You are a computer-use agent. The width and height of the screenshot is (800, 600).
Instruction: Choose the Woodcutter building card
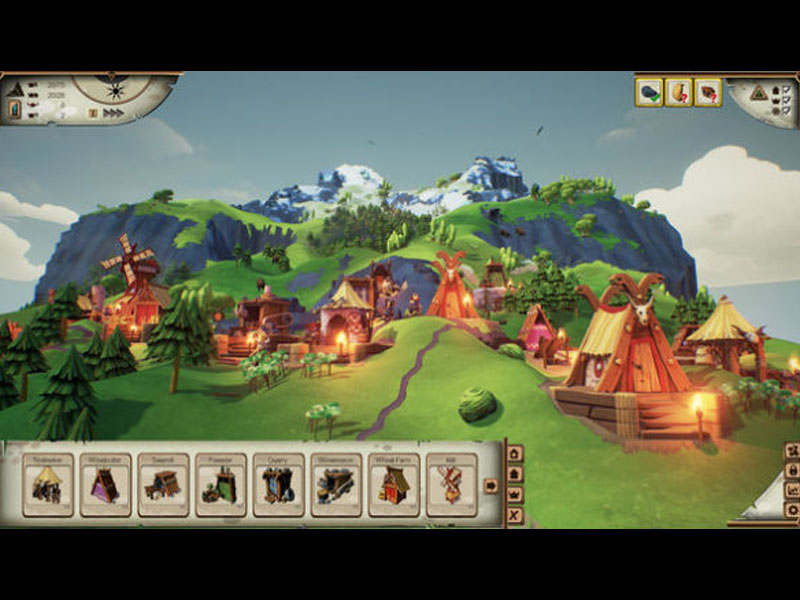click(x=106, y=485)
